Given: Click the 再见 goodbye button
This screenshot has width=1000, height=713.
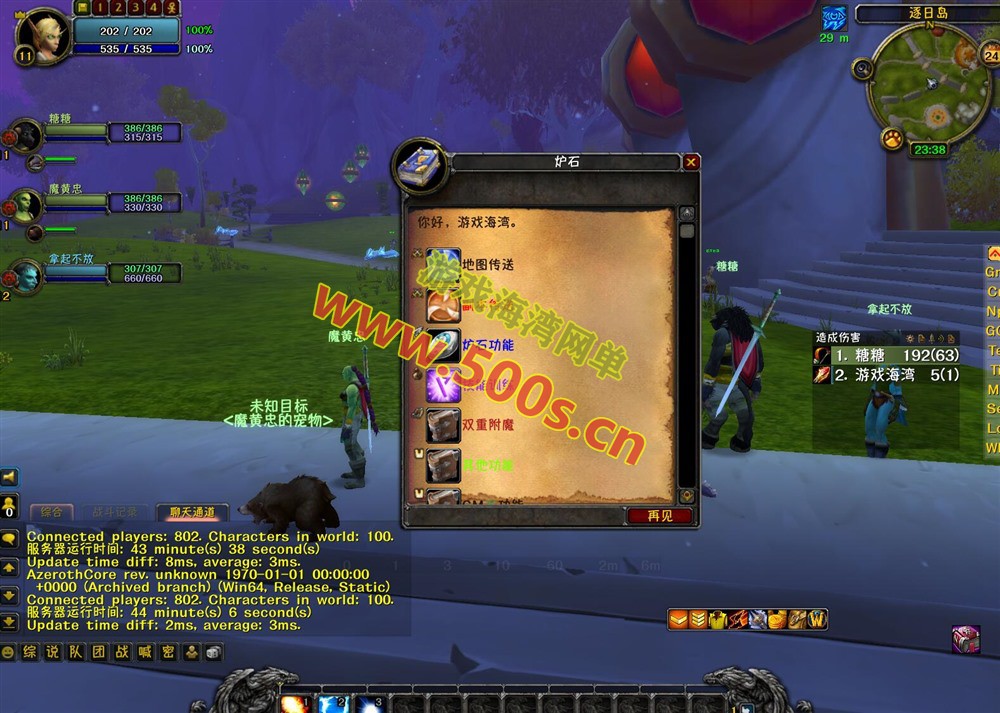Looking at the screenshot, I should (660, 516).
